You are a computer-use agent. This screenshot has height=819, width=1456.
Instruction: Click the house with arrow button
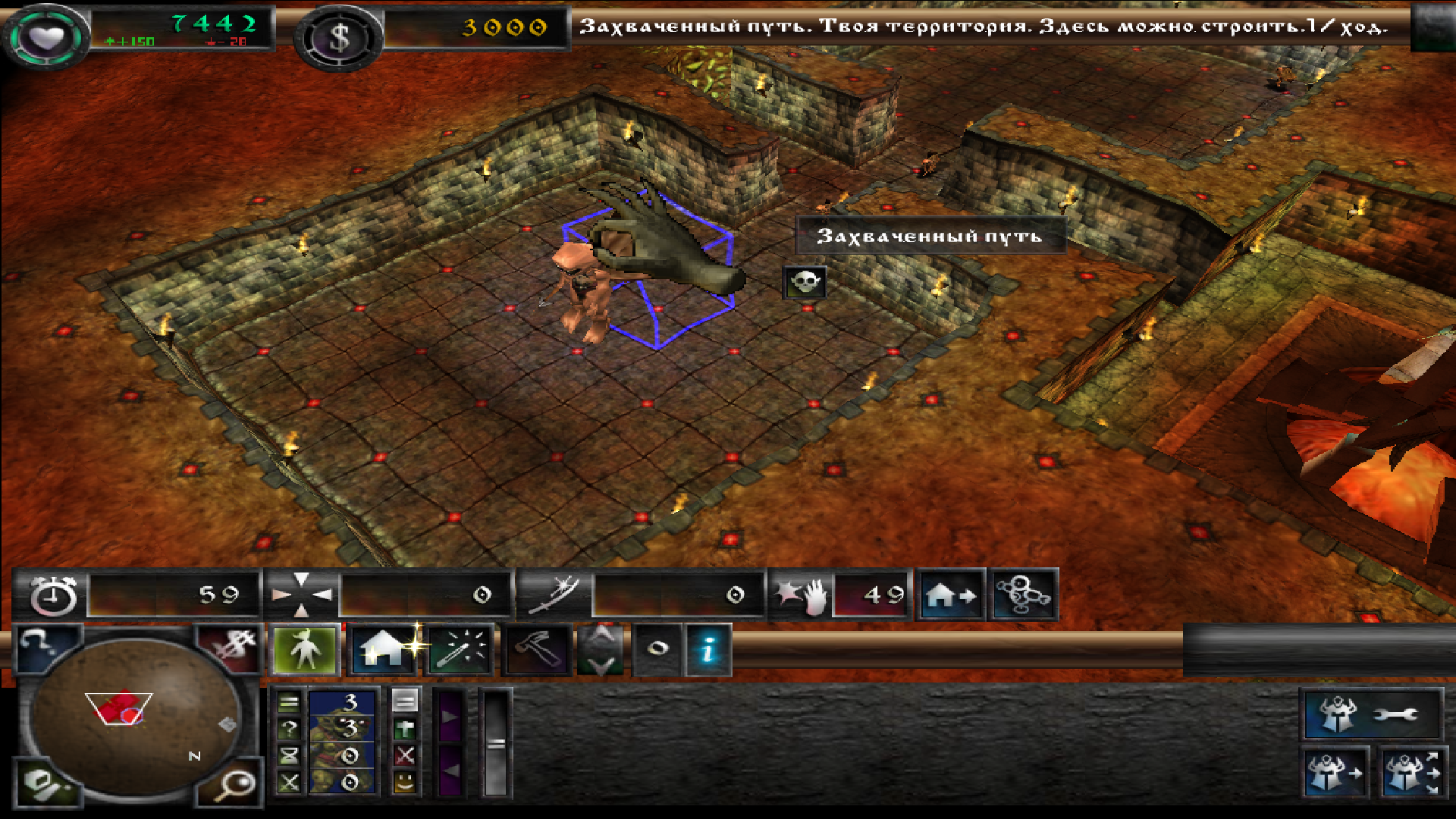click(951, 595)
